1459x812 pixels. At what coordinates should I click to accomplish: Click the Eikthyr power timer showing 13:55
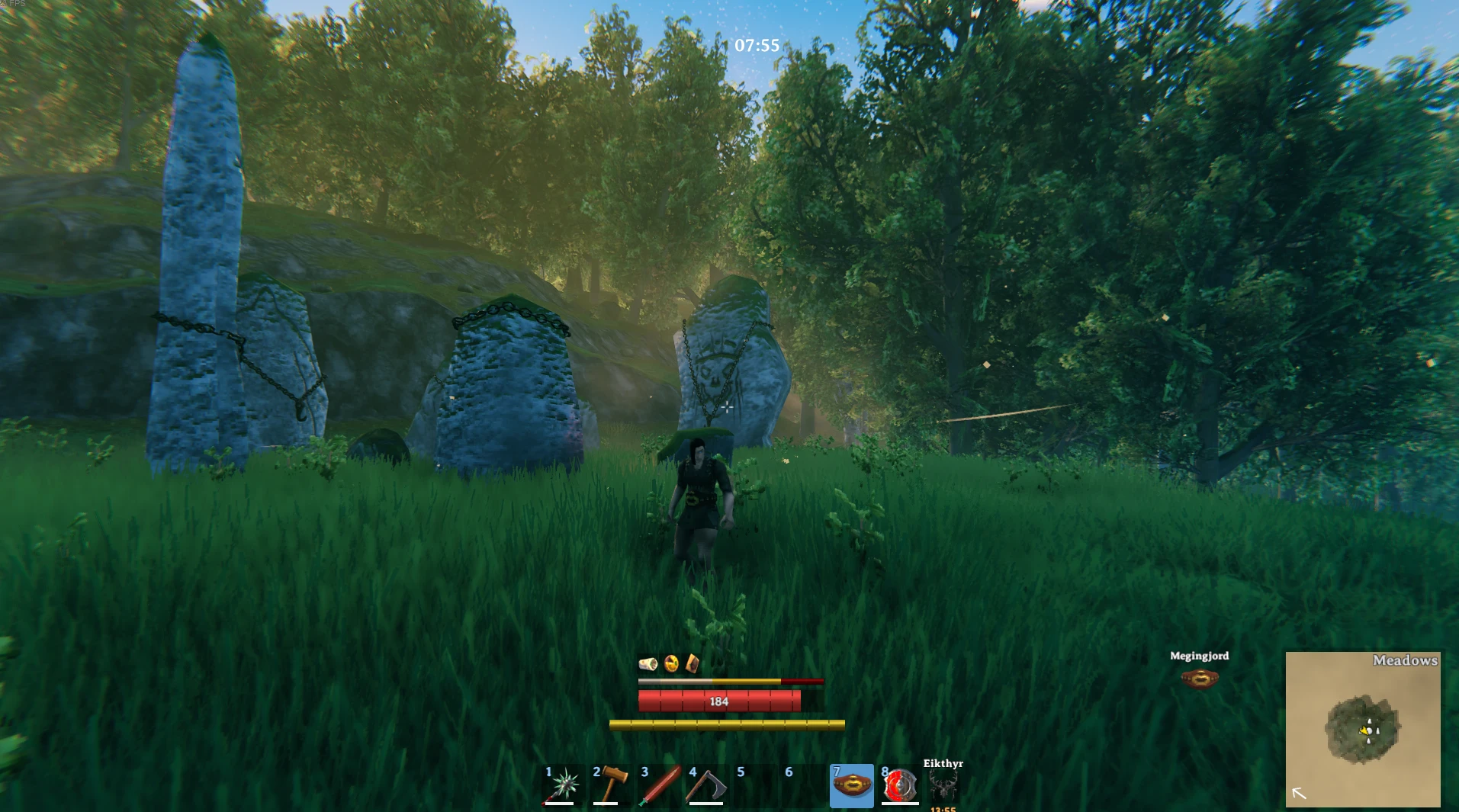pos(943,808)
